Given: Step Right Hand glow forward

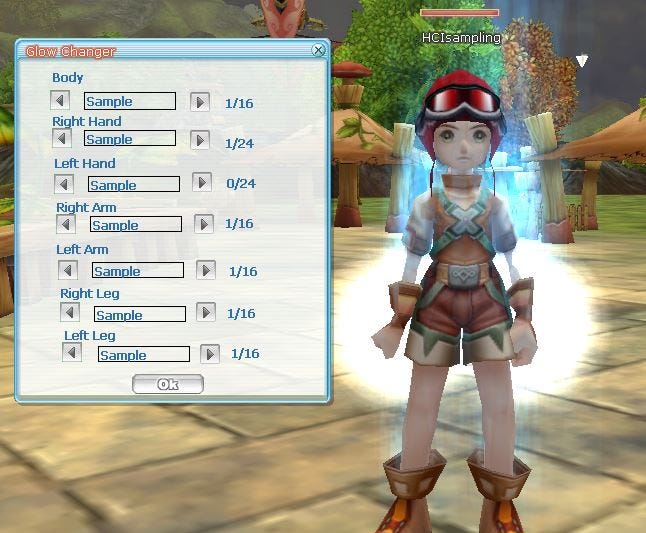Looking at the screenshot, I should click(199, 139).
